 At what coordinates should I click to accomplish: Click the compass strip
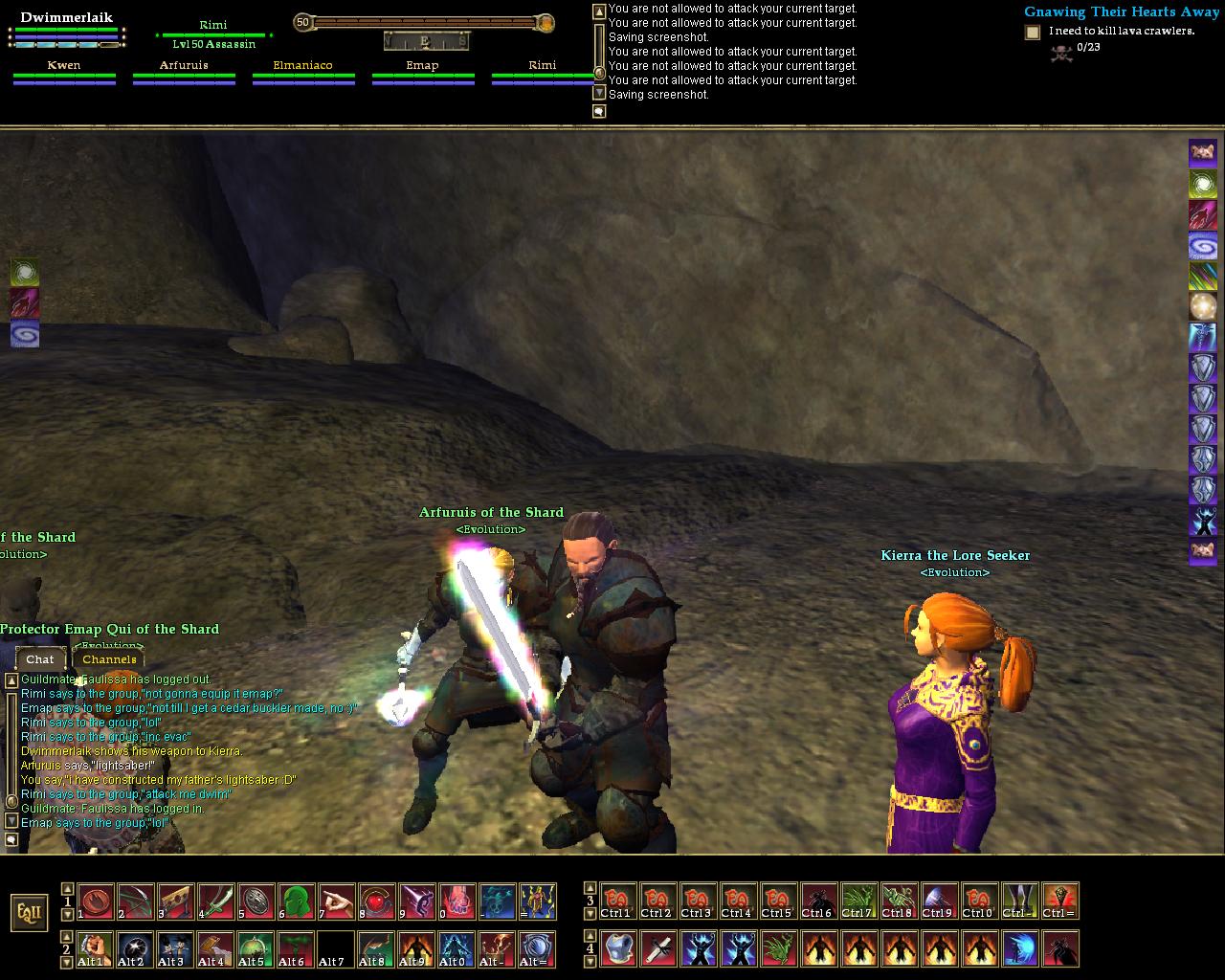426,41
